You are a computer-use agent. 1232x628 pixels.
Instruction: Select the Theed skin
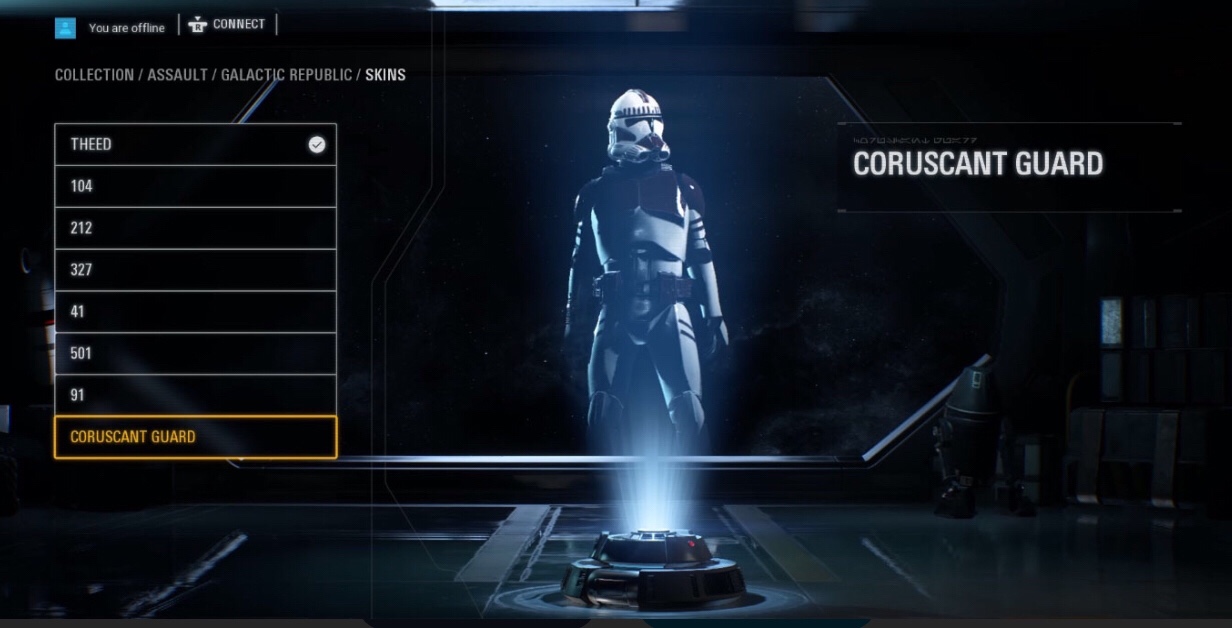click(195, 145)
